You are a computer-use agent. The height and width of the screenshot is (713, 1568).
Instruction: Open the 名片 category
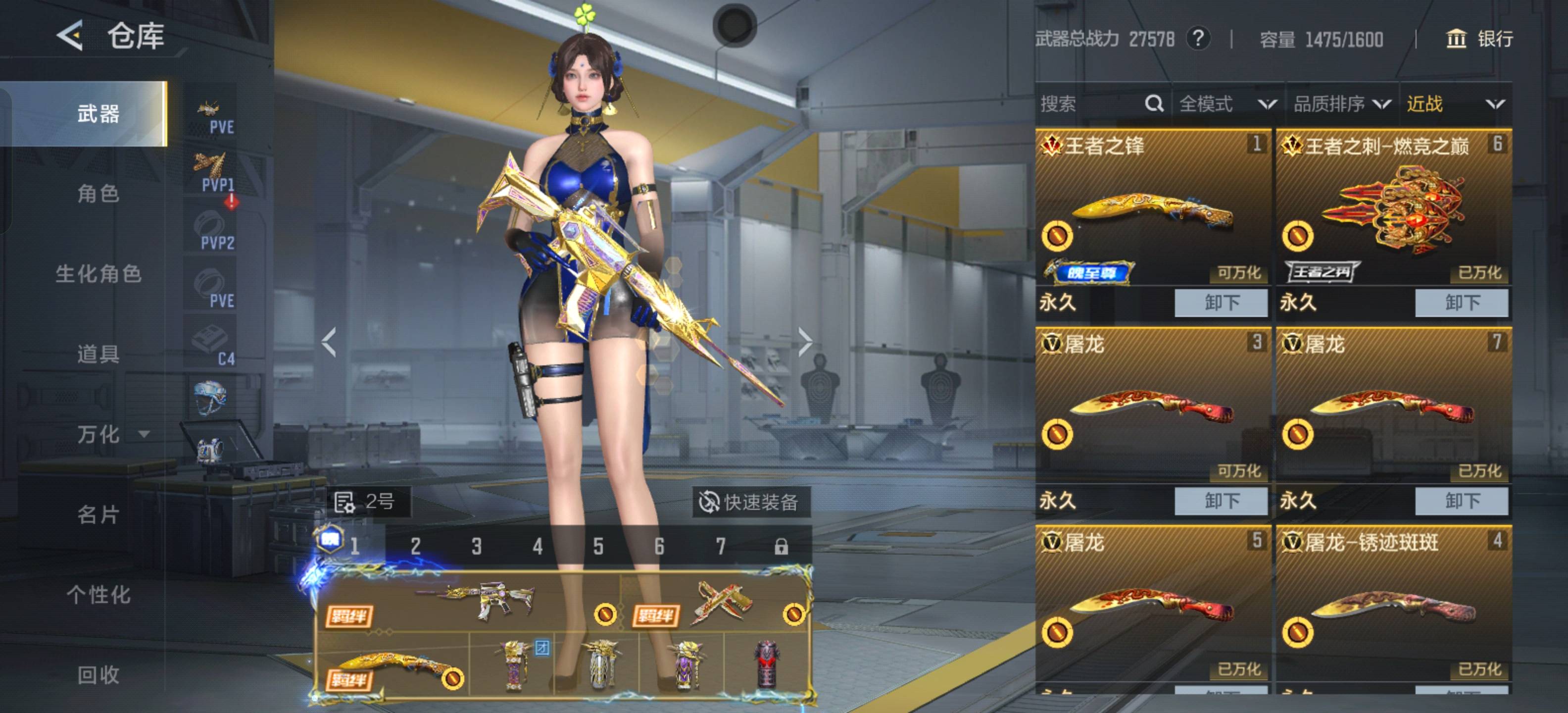click(x=98, y=514)
